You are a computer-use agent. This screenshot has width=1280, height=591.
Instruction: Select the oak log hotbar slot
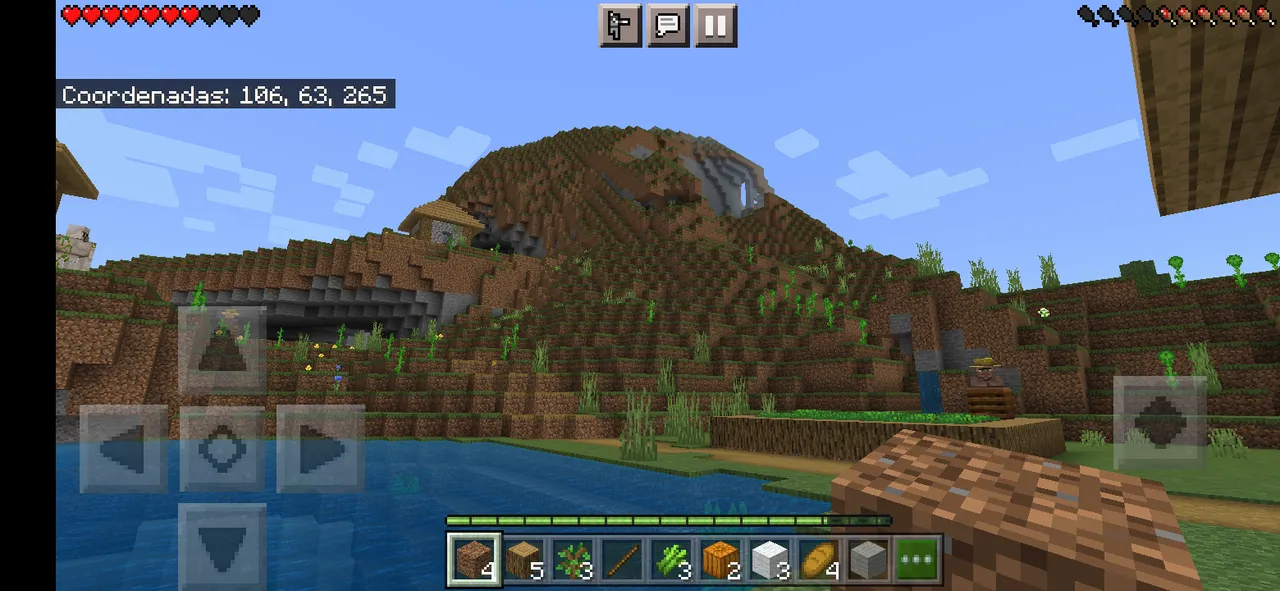coord(523,559)
